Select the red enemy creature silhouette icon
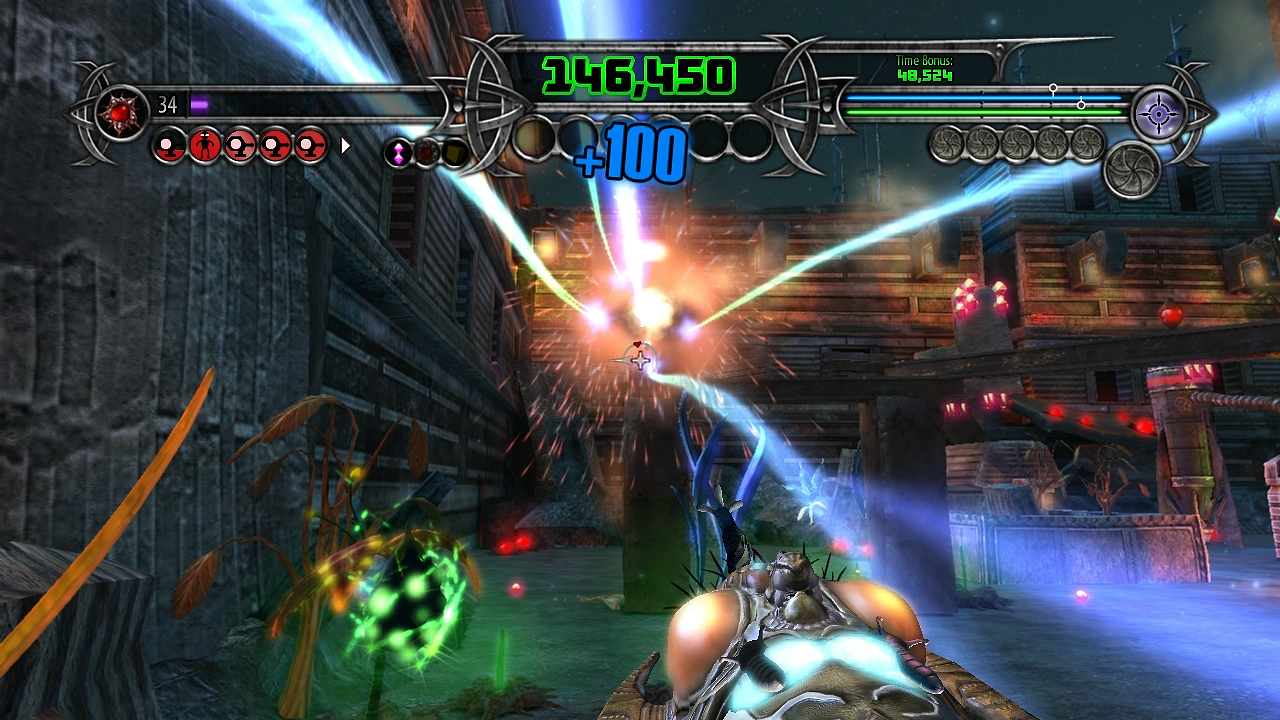 click(204, 145)
